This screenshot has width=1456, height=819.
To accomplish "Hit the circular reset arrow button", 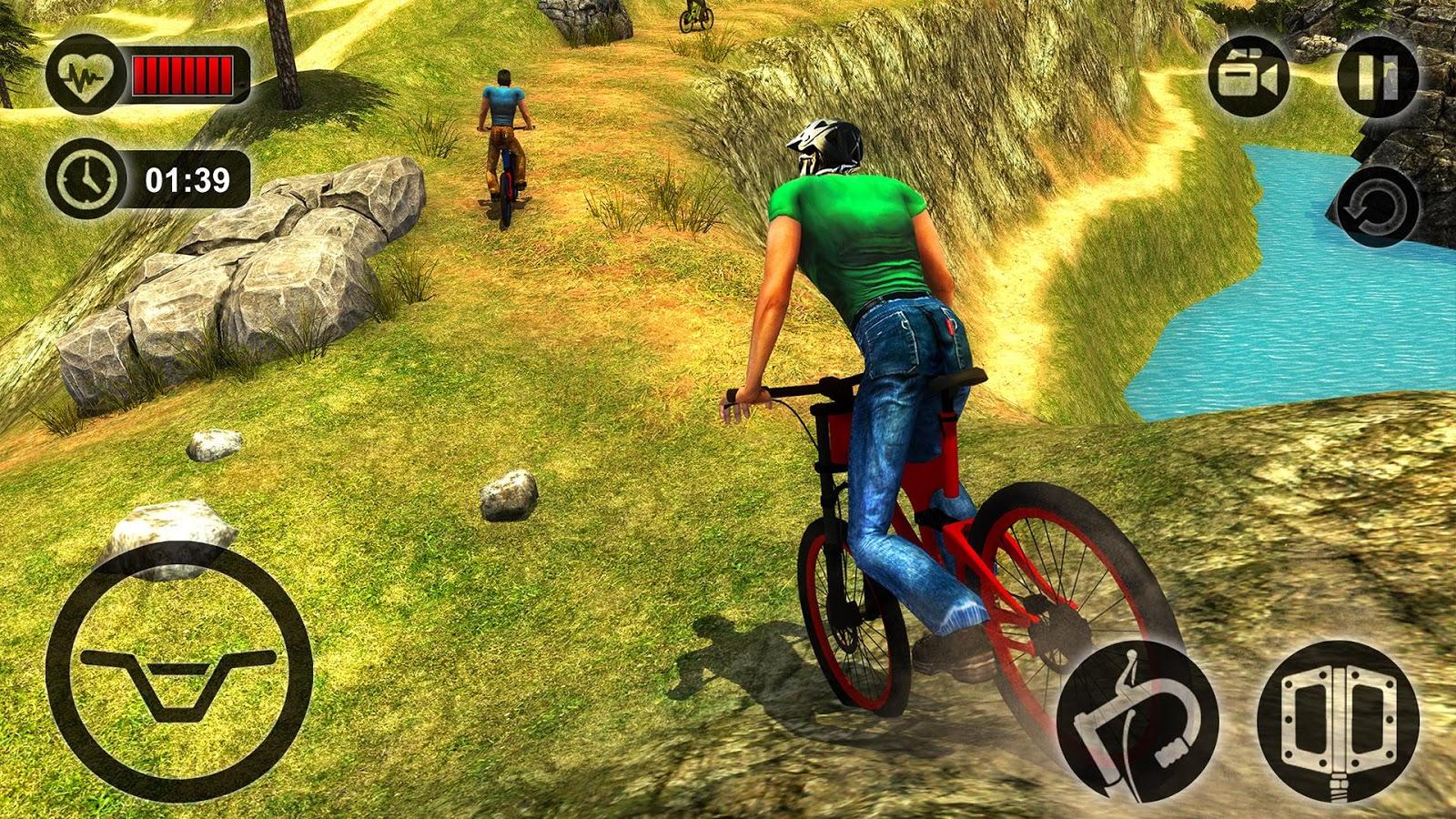I will pos(1377,207).
